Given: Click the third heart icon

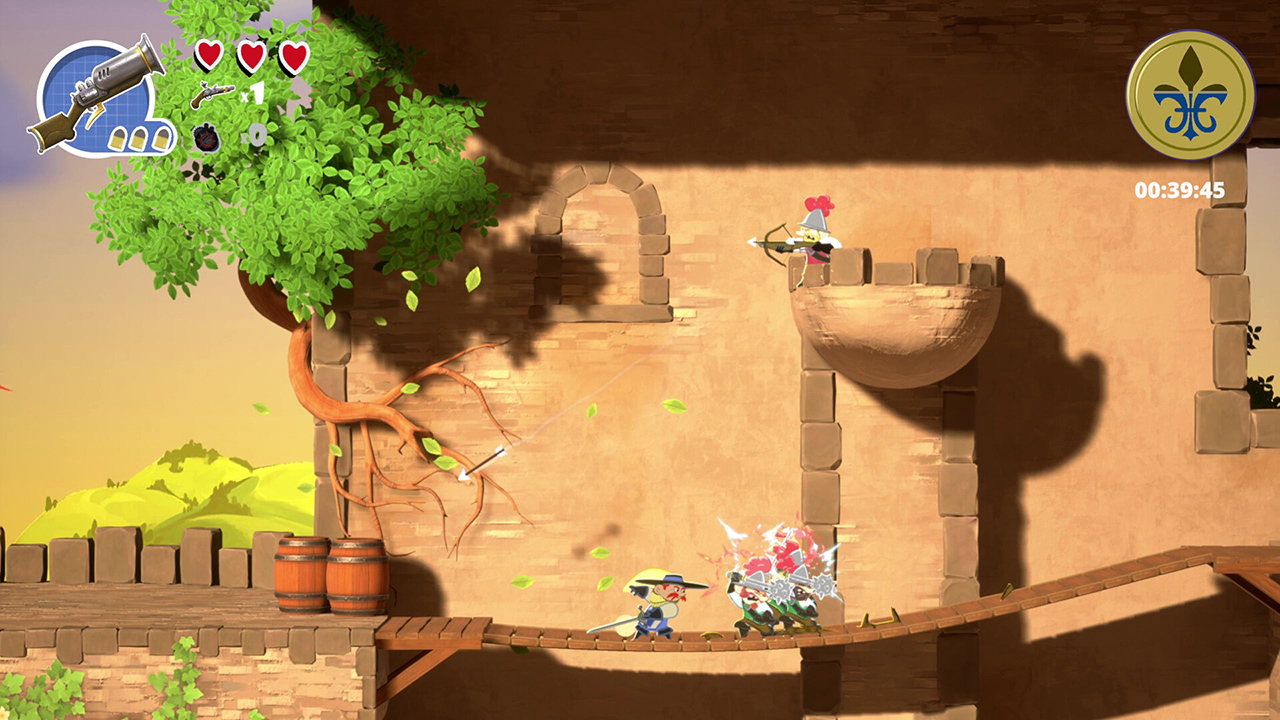Looking at the screenshot, I should click(295, 55).
